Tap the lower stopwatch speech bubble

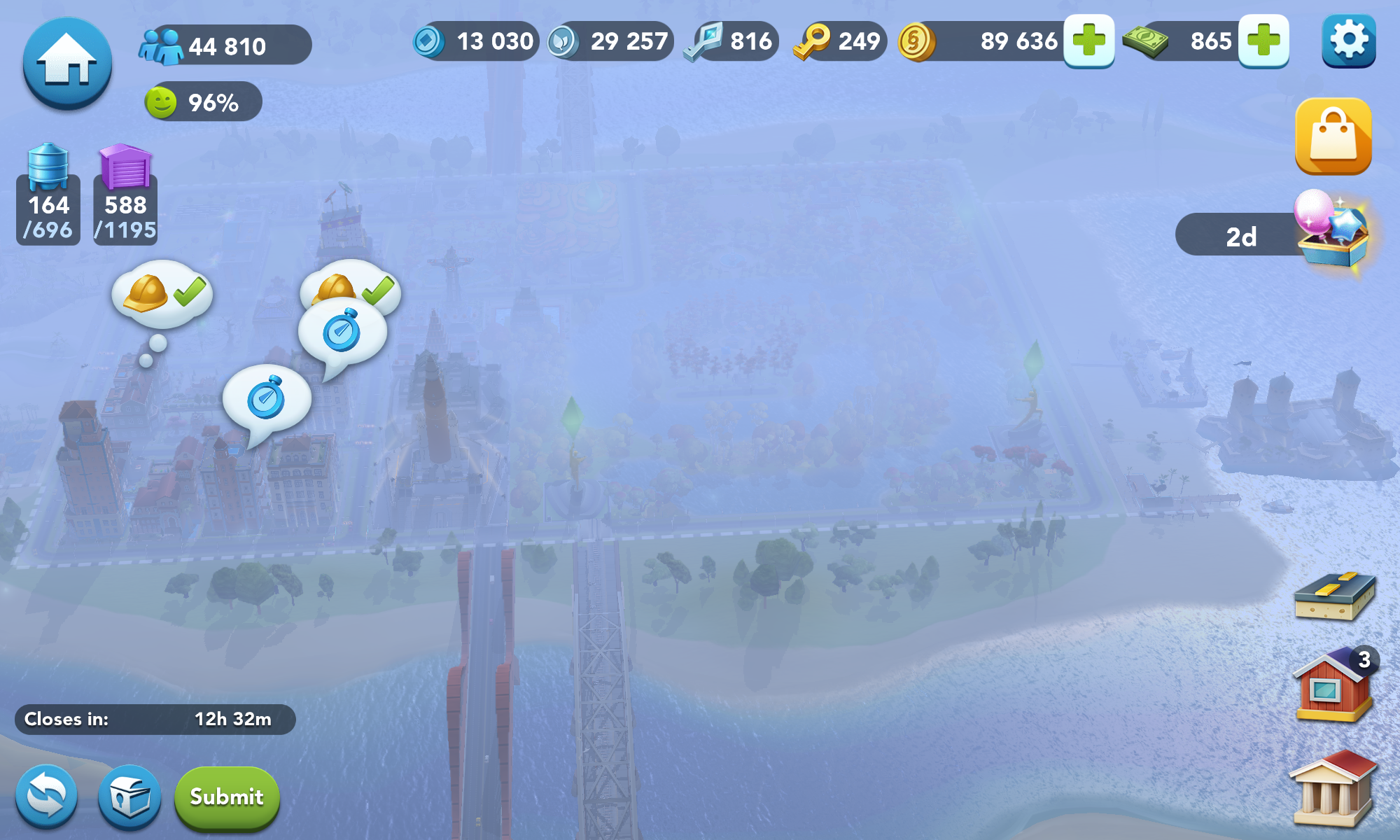click(x=267, y=400)
